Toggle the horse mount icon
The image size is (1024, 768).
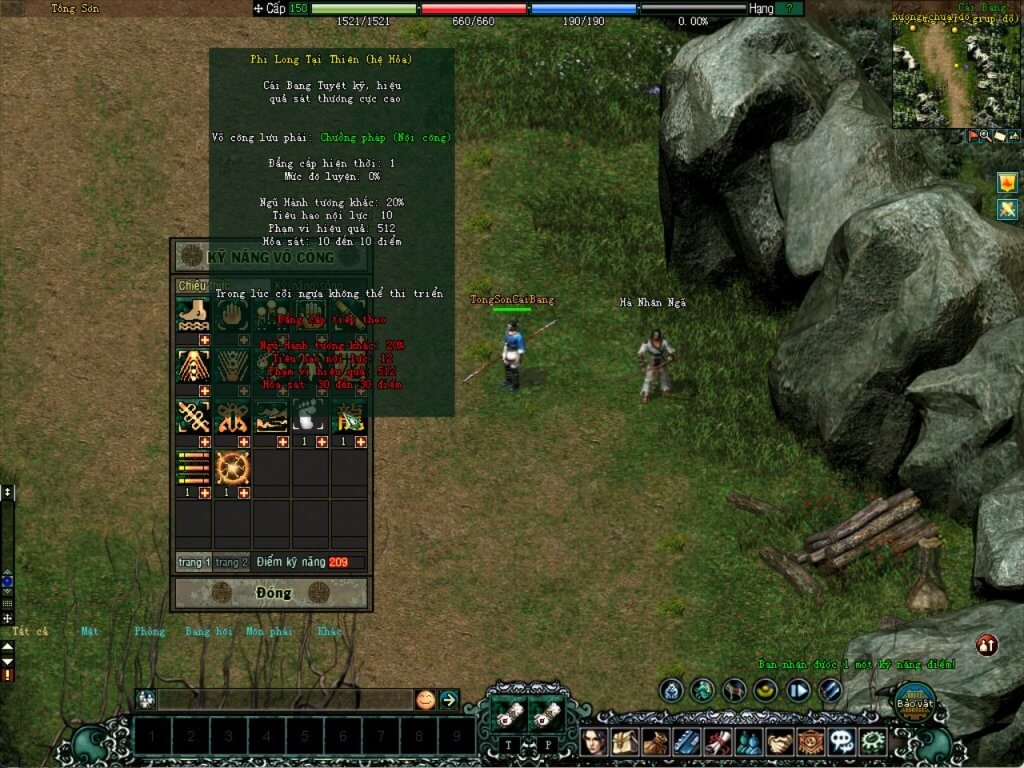tap(734, 690)
